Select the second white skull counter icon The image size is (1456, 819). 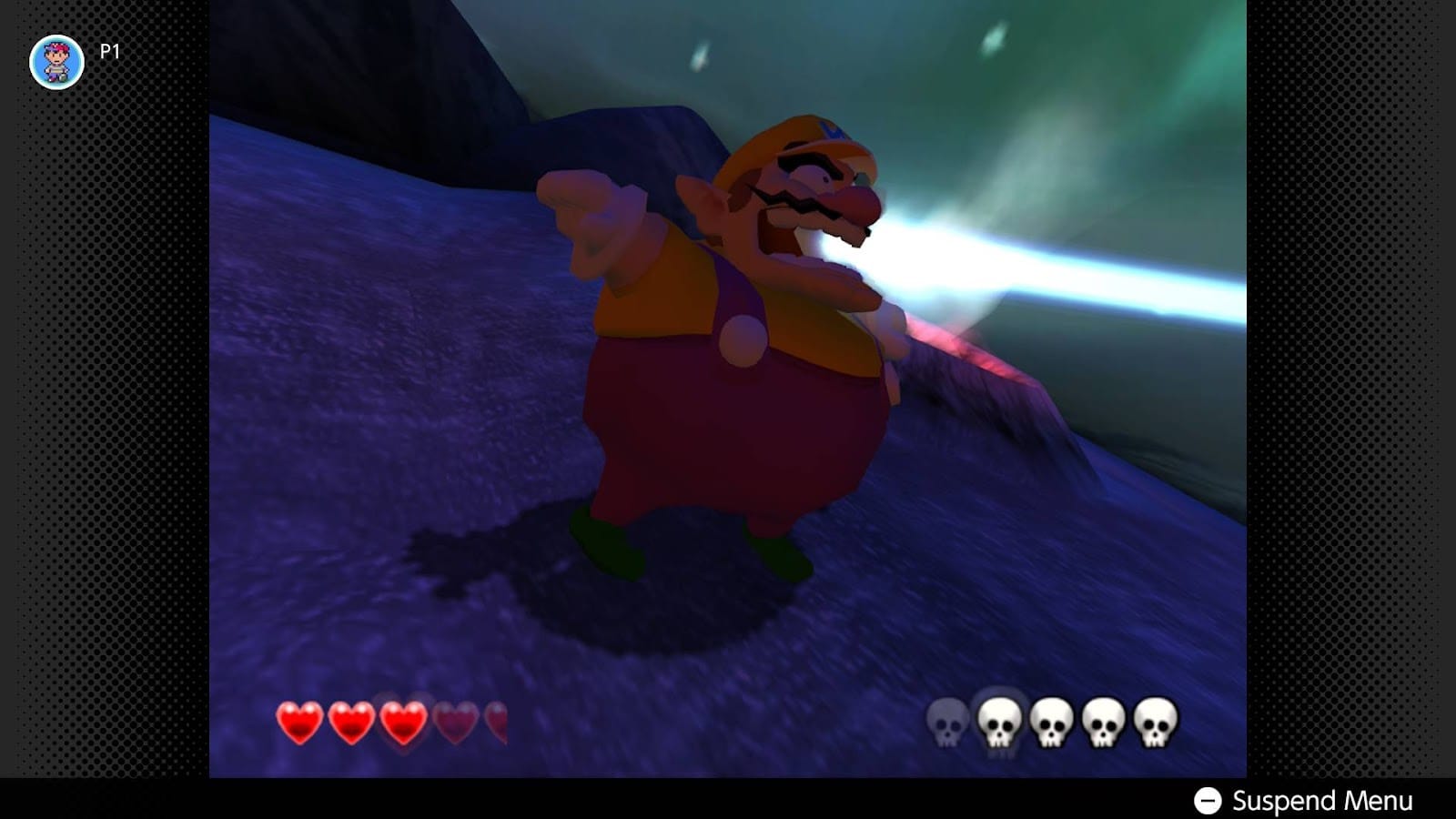(999, 722)
